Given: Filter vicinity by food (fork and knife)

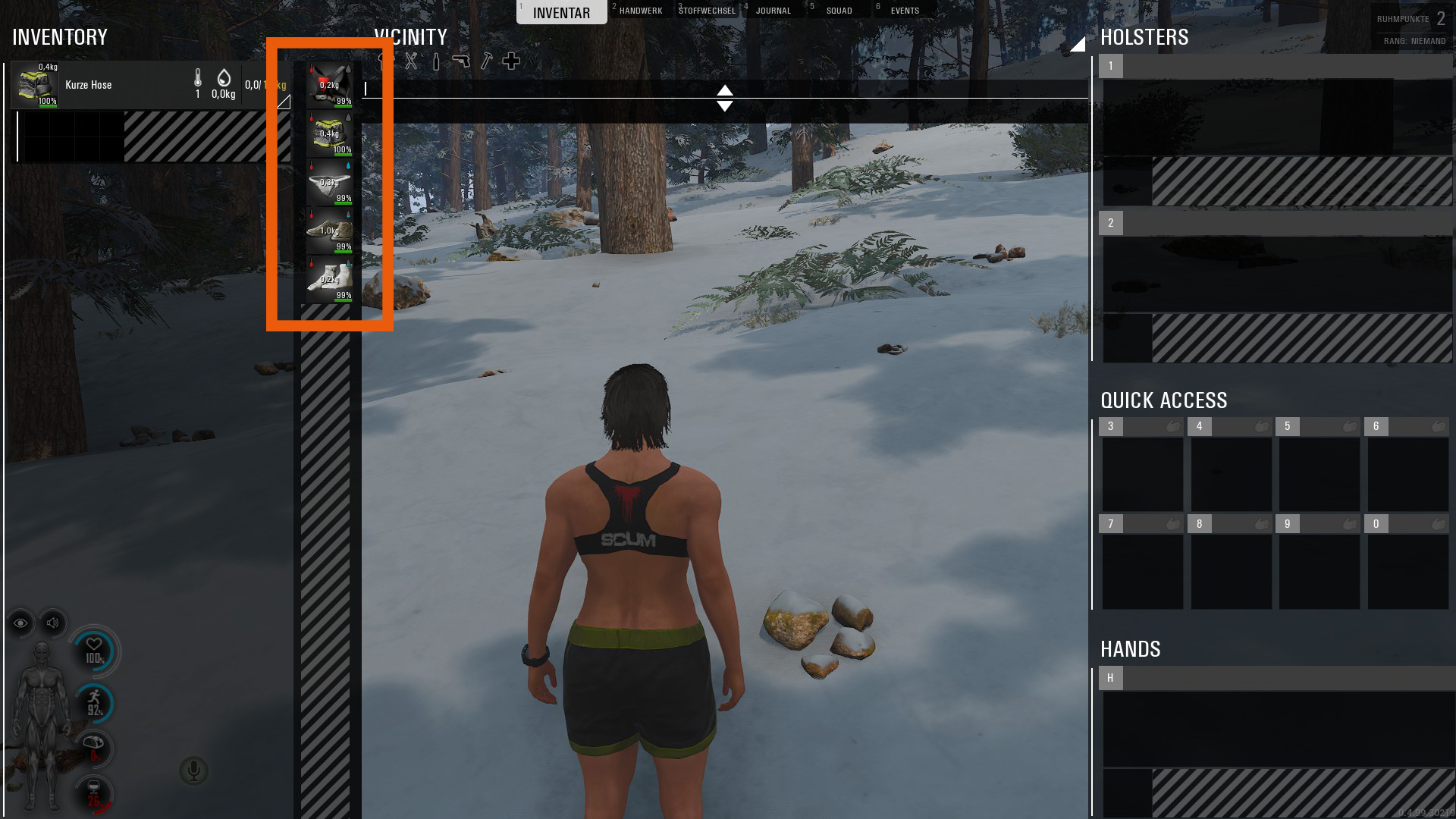Looking at the screenshot, I should [x=411, y=61].
